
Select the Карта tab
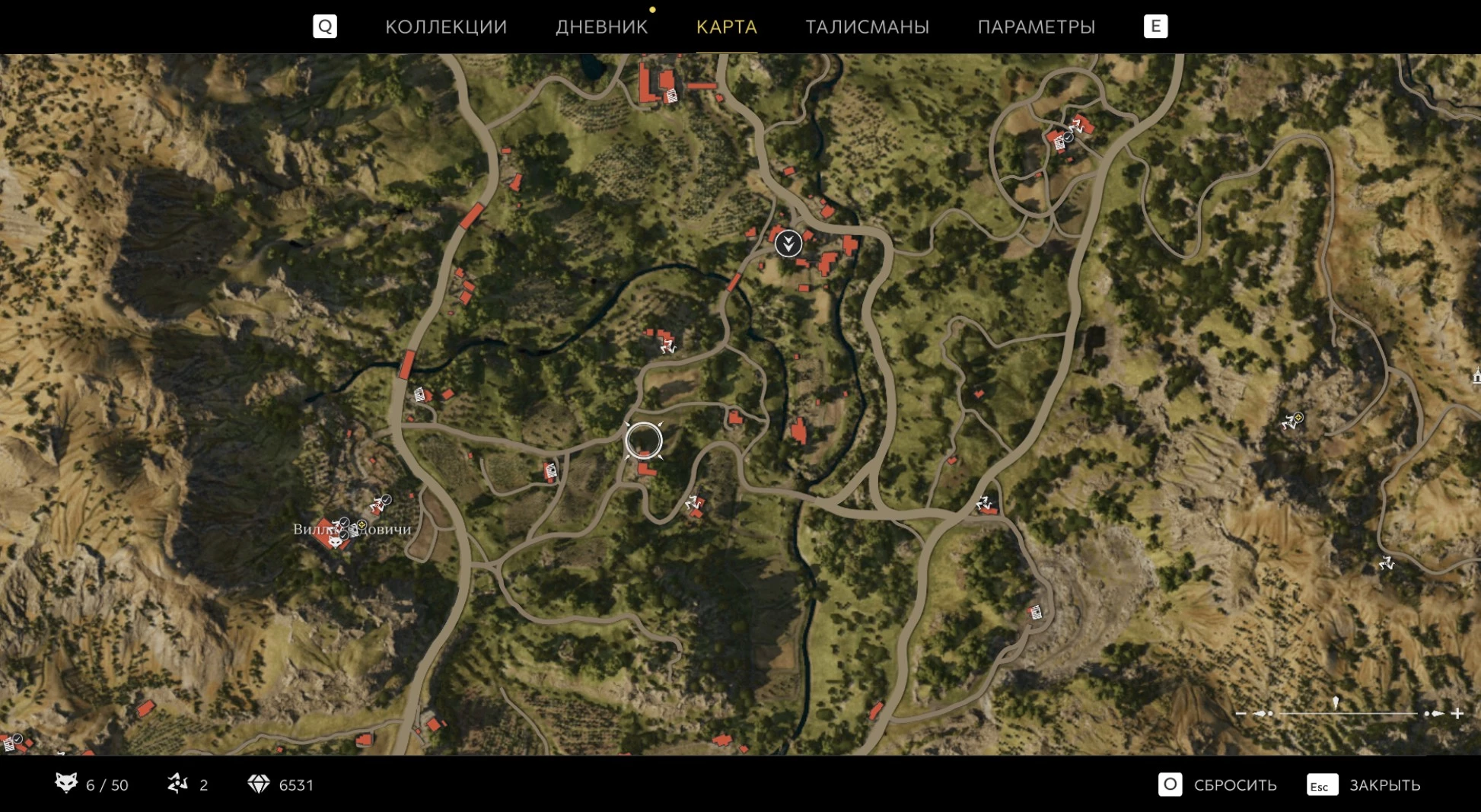tap(726, 27)
